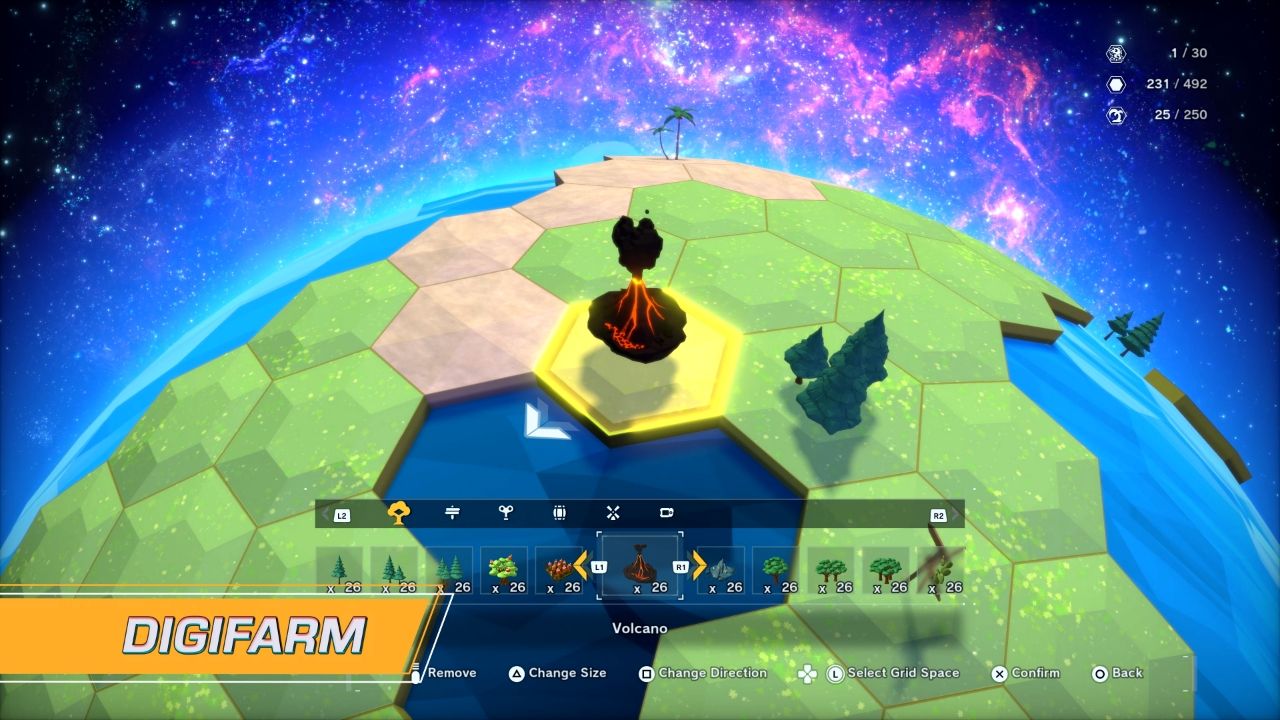This screenshot has height=720, width=1280.
Task: Click Back to exit placement mode
Action: 1117,673
